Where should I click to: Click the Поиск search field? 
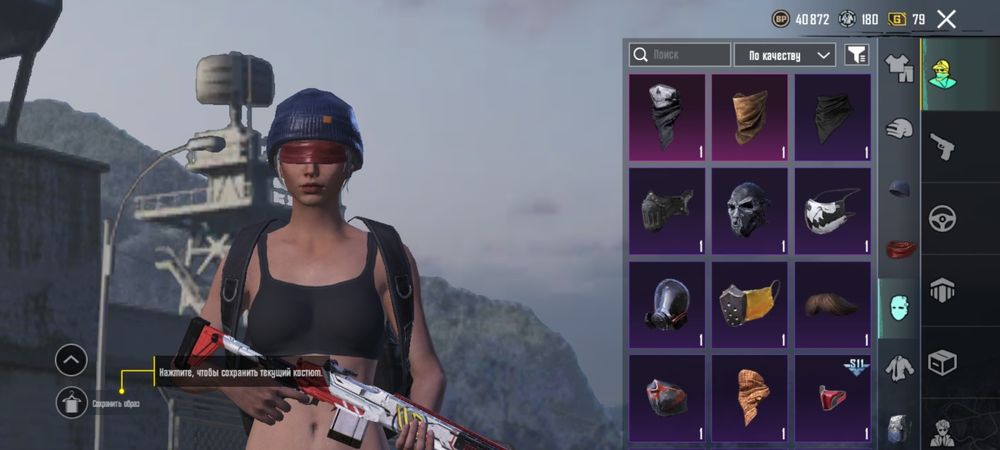coord(679,54)
